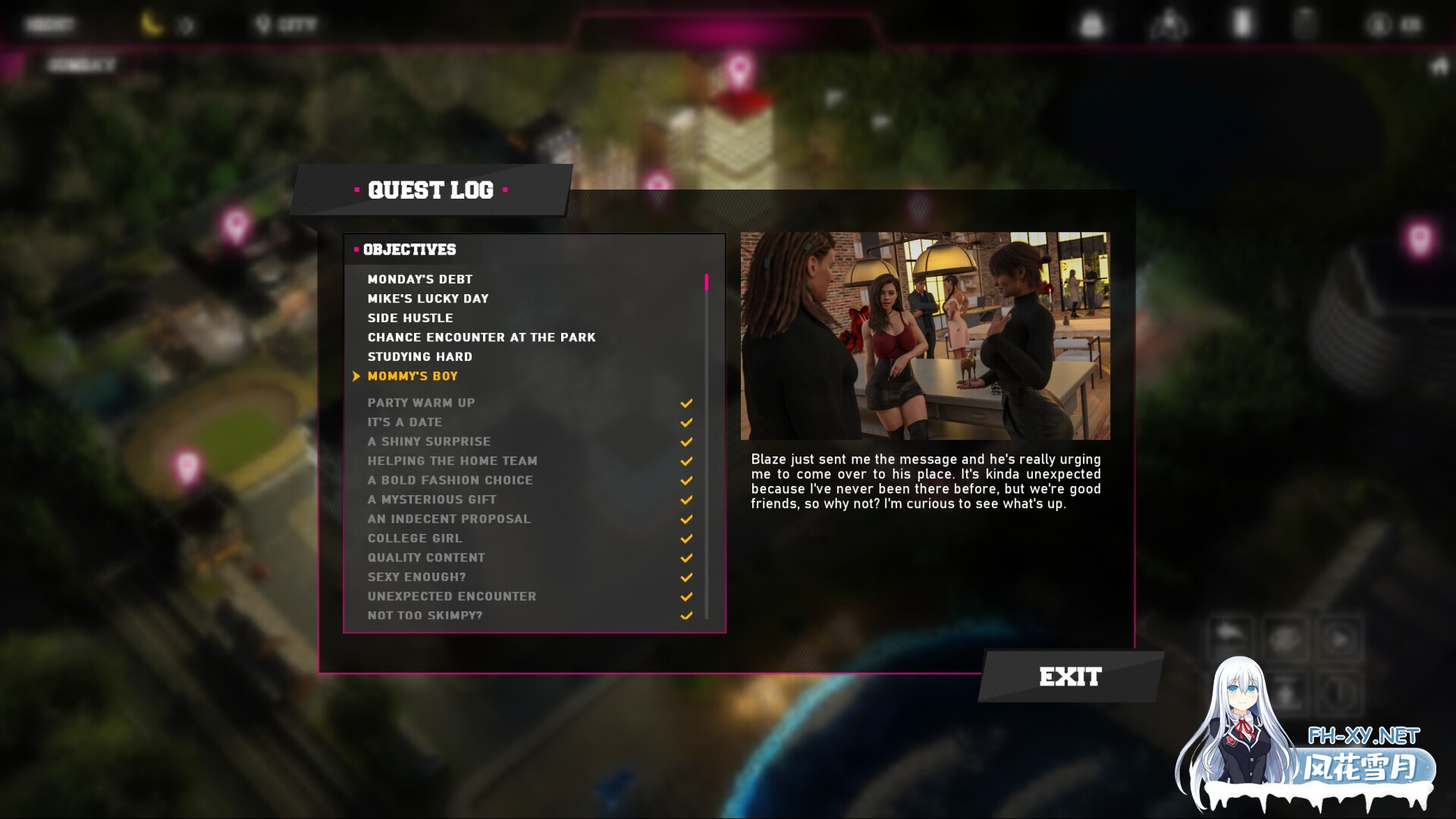
Task: Click the checkmark next to Not Too Skimpy?
Action: click(686, 616)
